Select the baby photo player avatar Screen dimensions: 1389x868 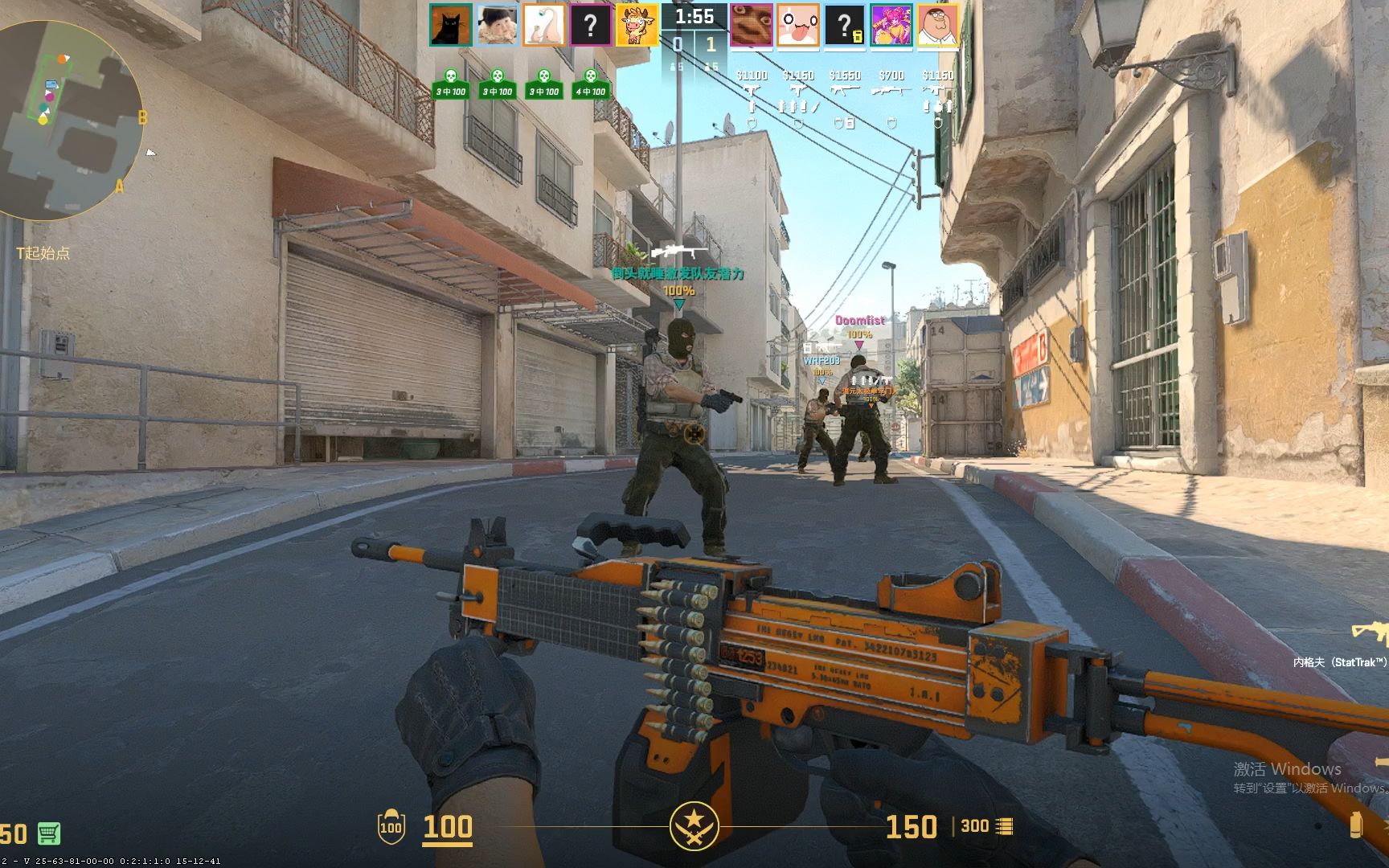click(x=497, y=25)
